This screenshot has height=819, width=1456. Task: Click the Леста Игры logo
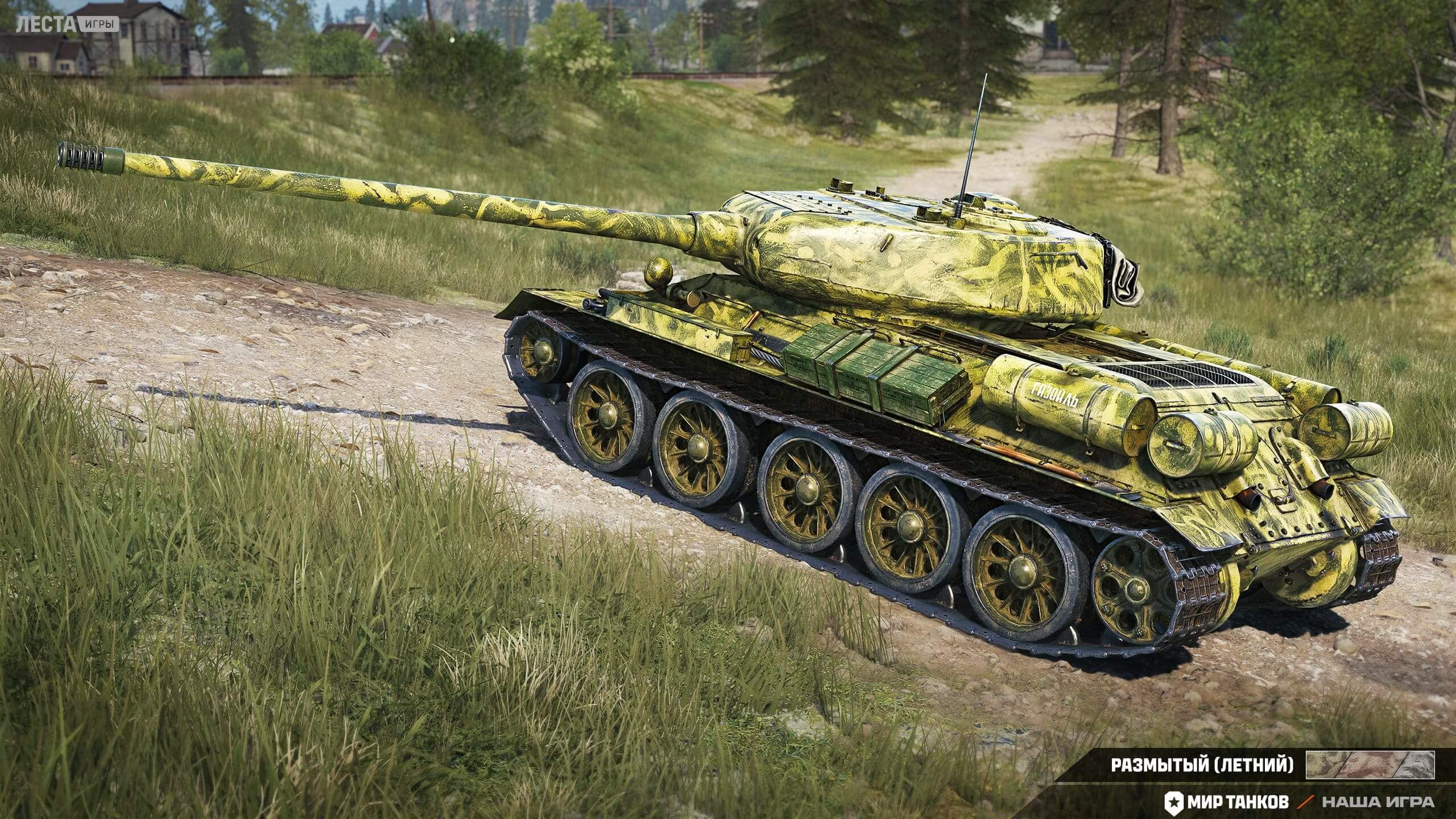(68, 24)
